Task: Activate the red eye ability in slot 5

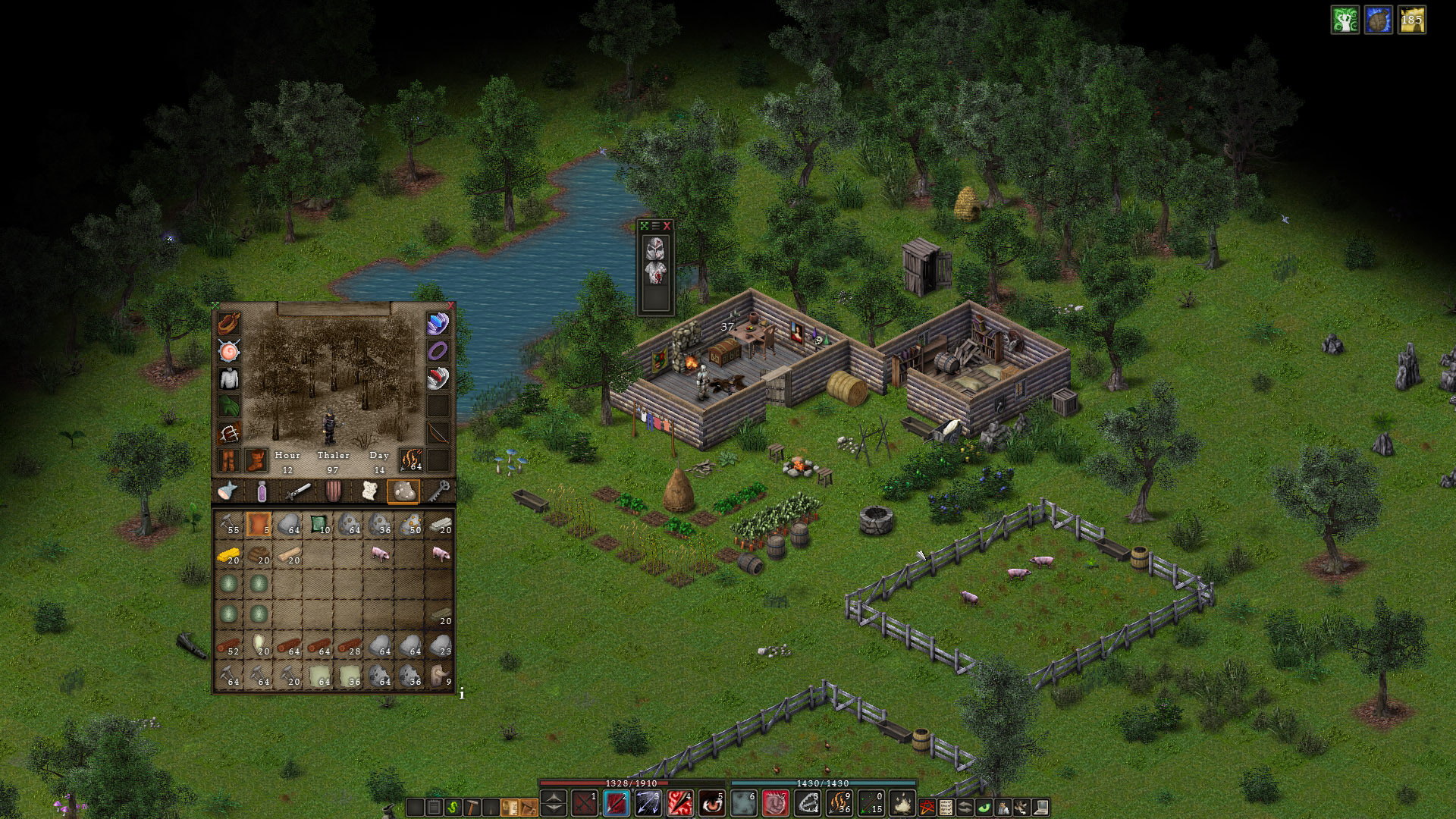Action: tap(711, 802)
